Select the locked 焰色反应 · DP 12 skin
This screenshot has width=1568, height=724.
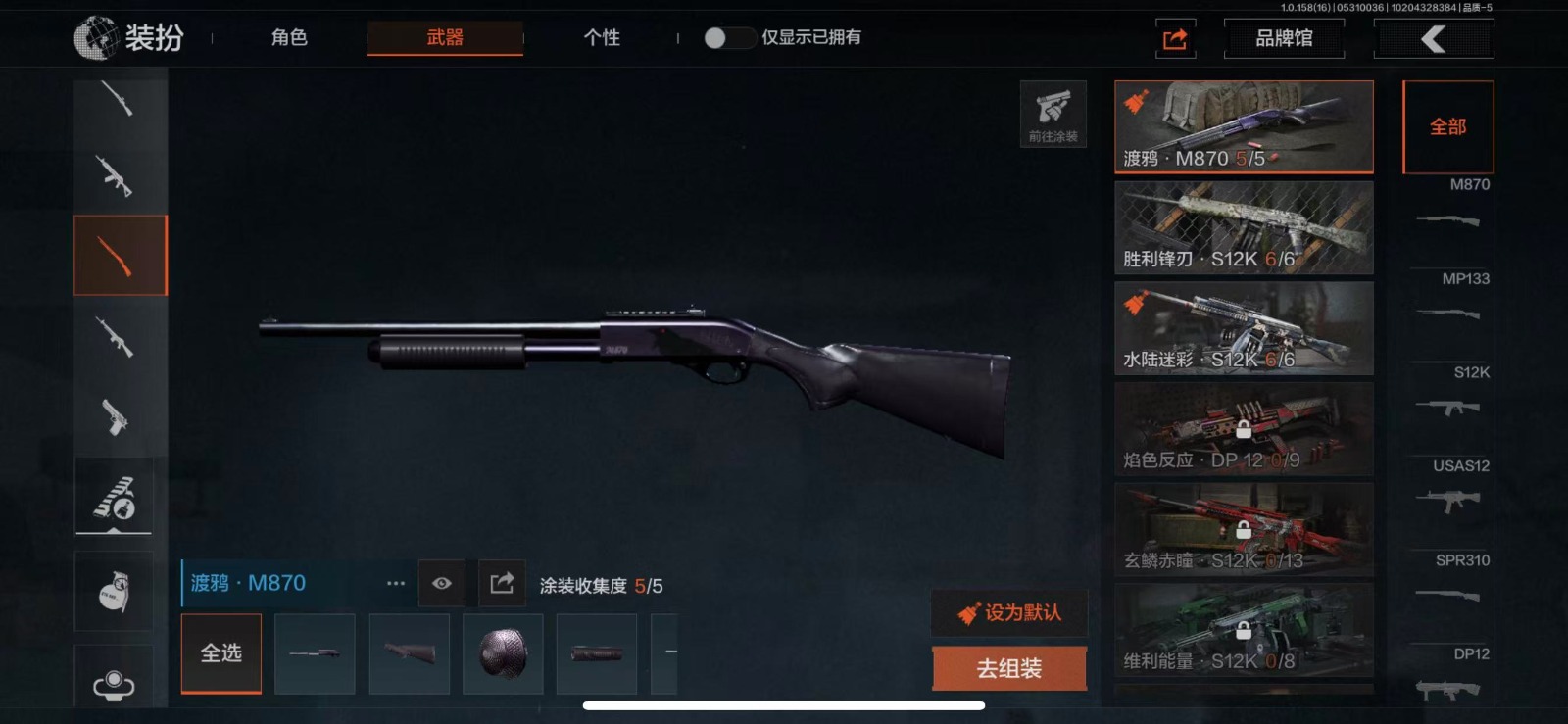(x=1244, y=429)
